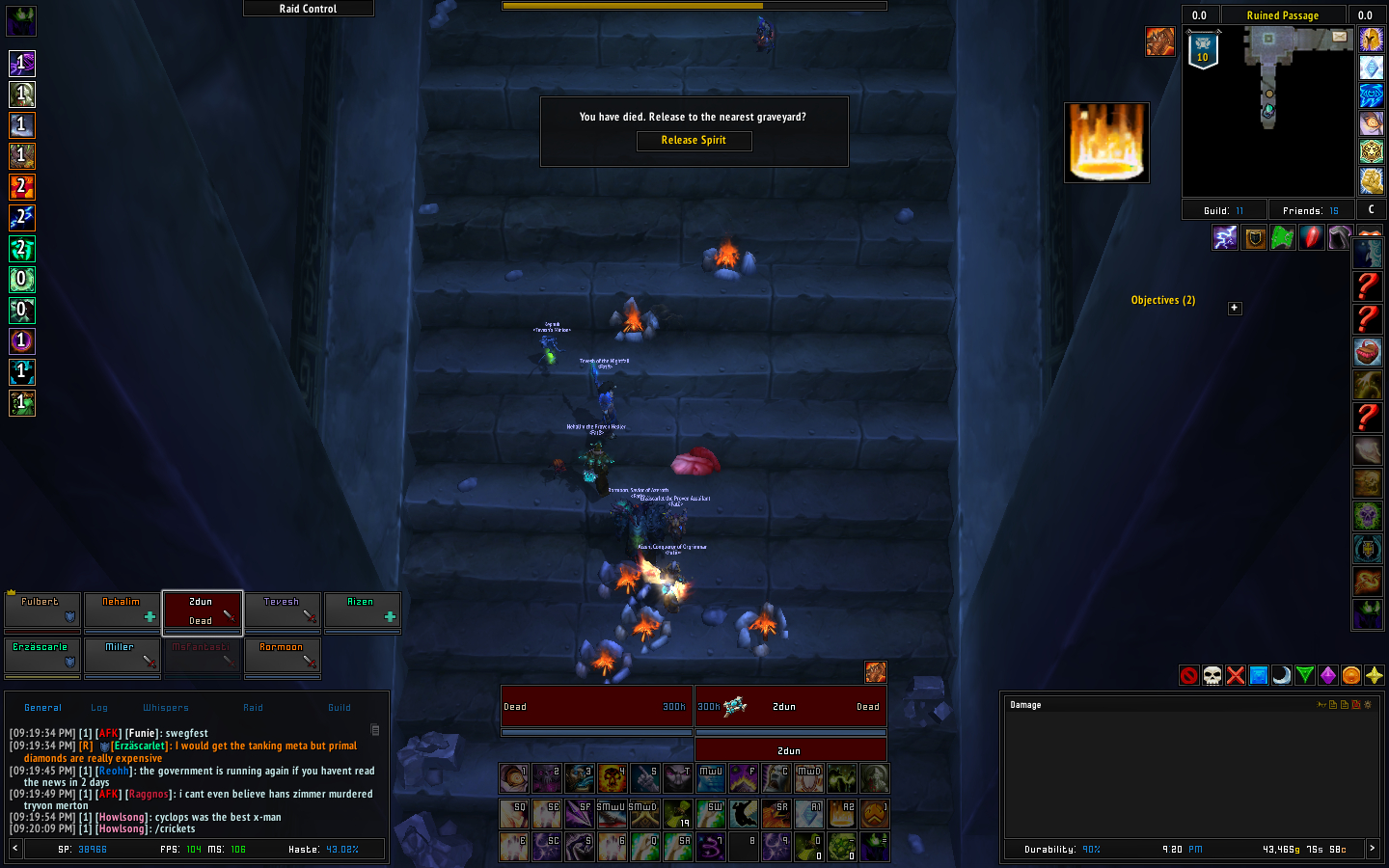Switch to the Whispers chat tab
The width and height of the screenshot is (1389, 868).
coord(166,708)
